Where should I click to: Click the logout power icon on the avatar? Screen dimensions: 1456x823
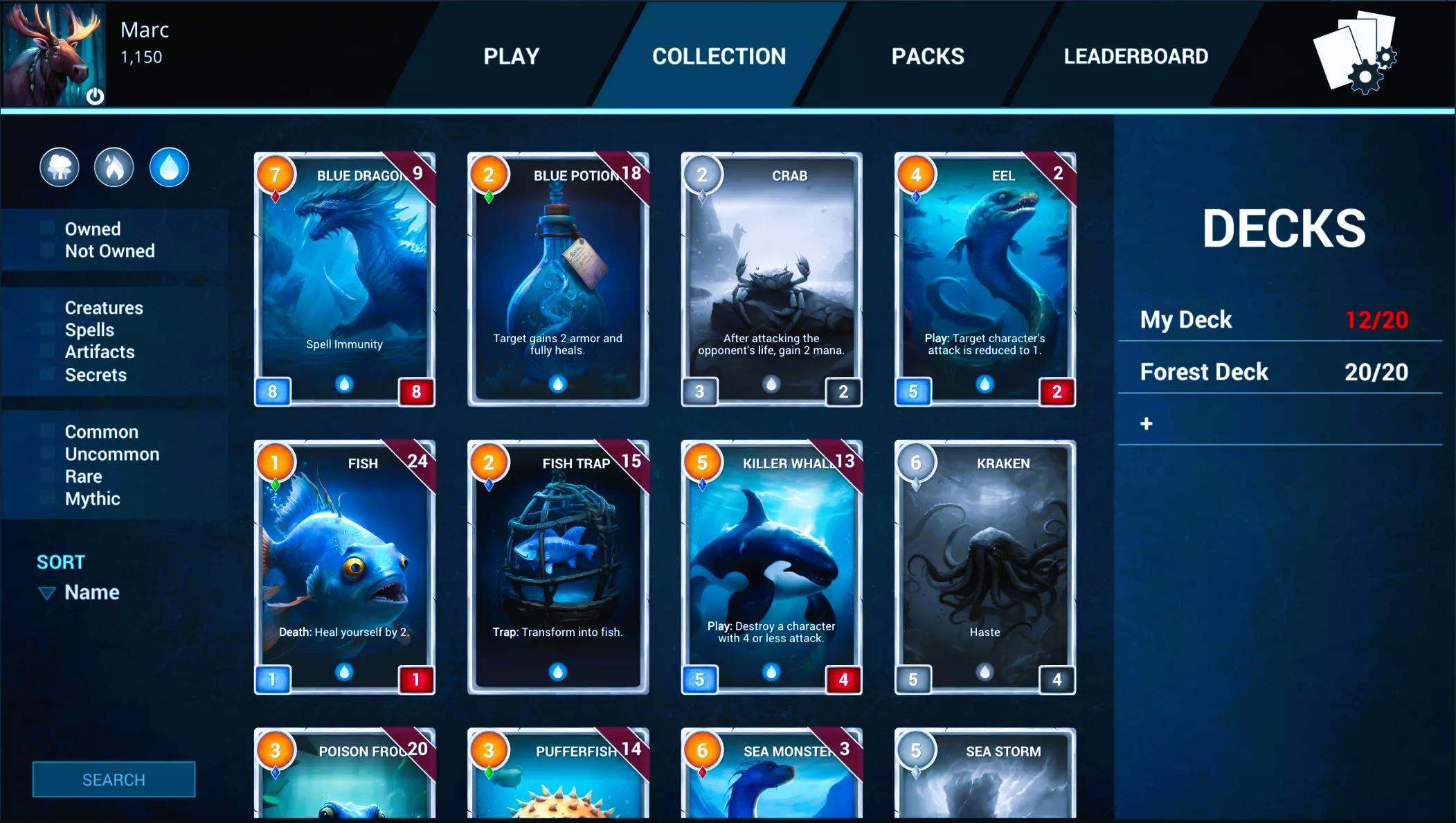coord(95,97)
